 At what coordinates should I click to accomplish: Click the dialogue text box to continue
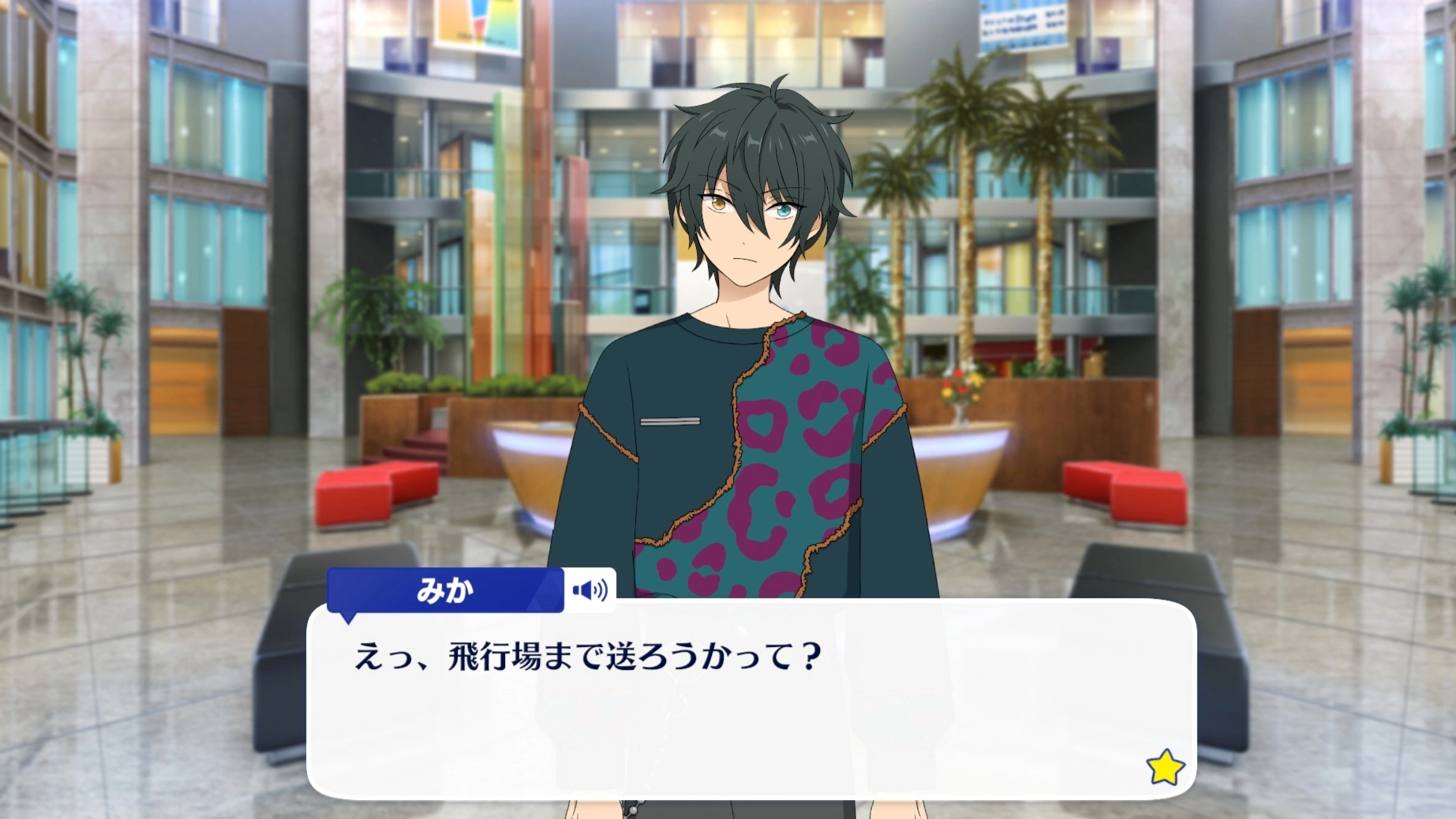pyautogui.click(x=750, y=710)
